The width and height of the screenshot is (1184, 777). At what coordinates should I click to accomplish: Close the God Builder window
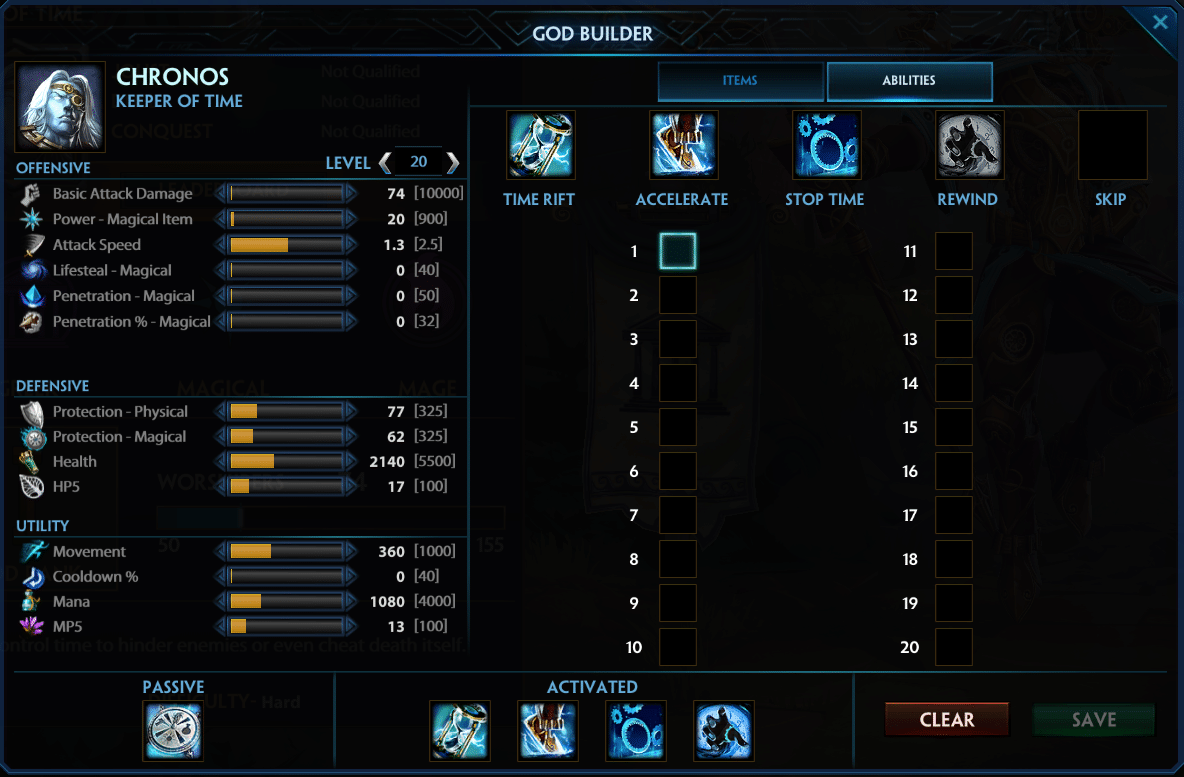coord(1160,22)
